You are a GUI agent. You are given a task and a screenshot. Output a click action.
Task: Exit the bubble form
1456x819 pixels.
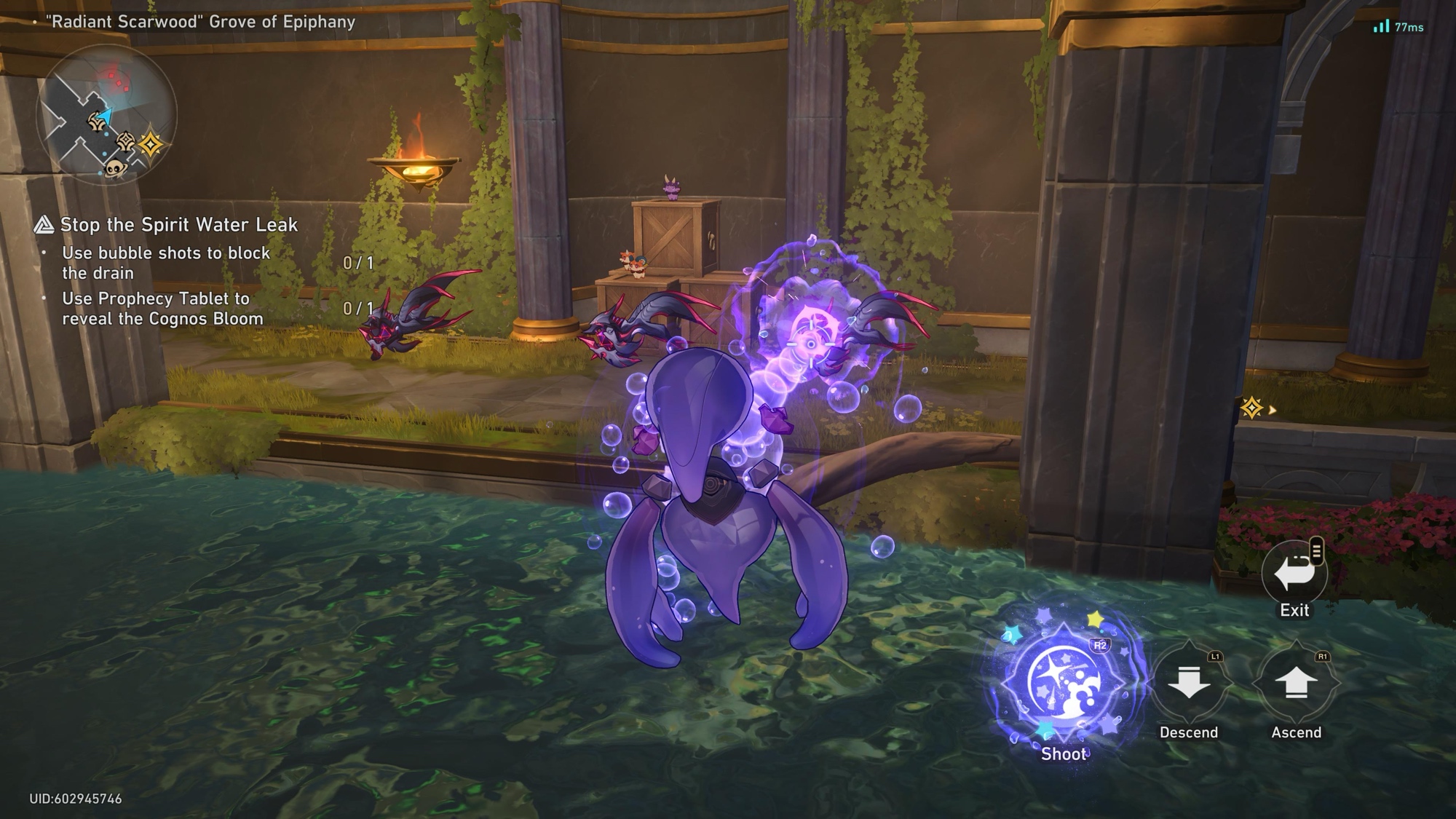tap(1294, 574)
